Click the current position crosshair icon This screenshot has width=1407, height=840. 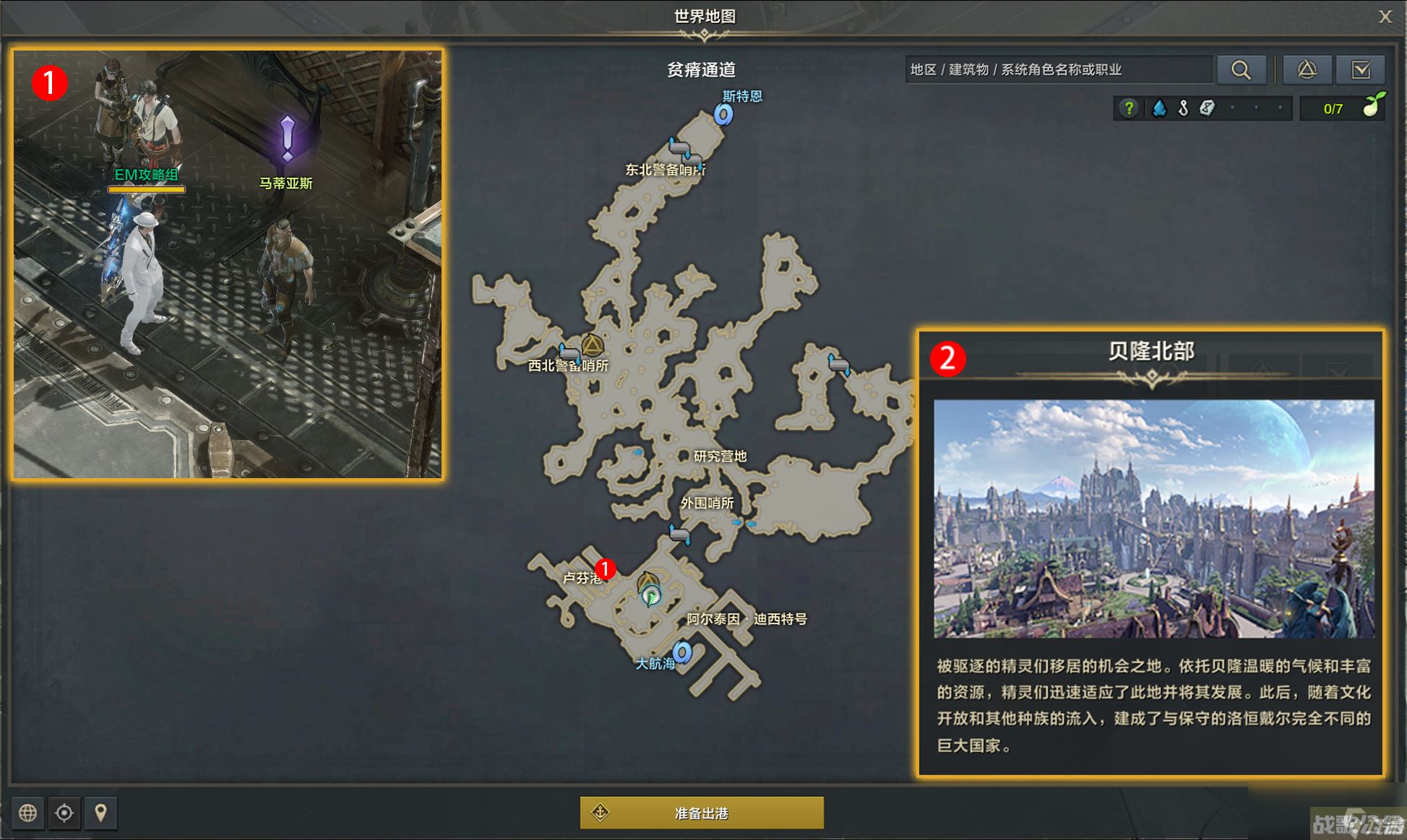(64, 813)
